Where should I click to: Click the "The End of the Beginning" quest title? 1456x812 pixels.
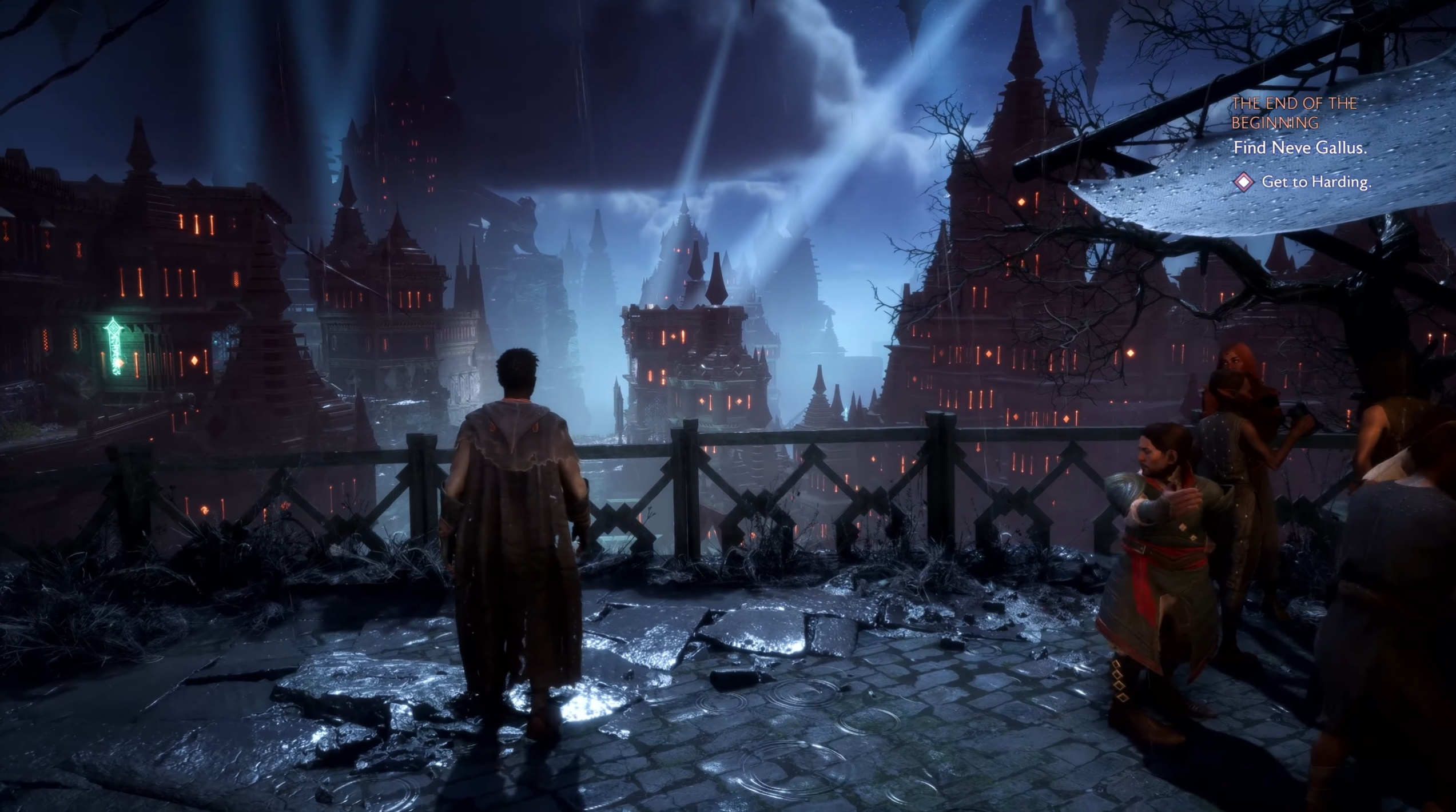pos(1294,113)
